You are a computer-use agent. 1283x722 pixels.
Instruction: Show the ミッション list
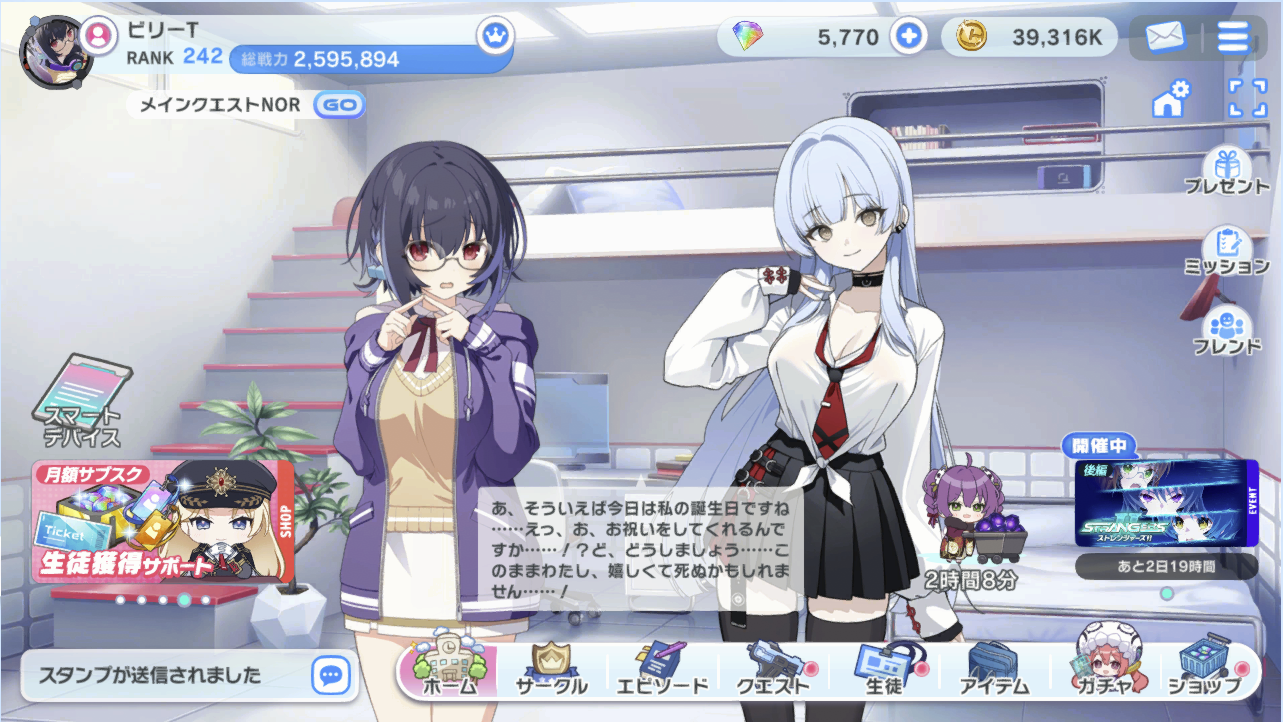coord(1226,250)
